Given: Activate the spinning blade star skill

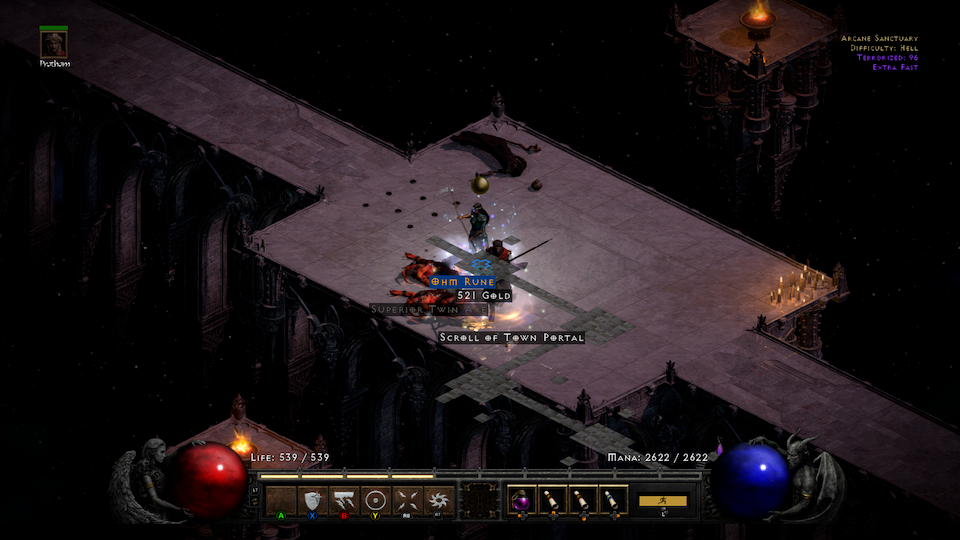Looking at the screenshot, I should coord(437,500).
